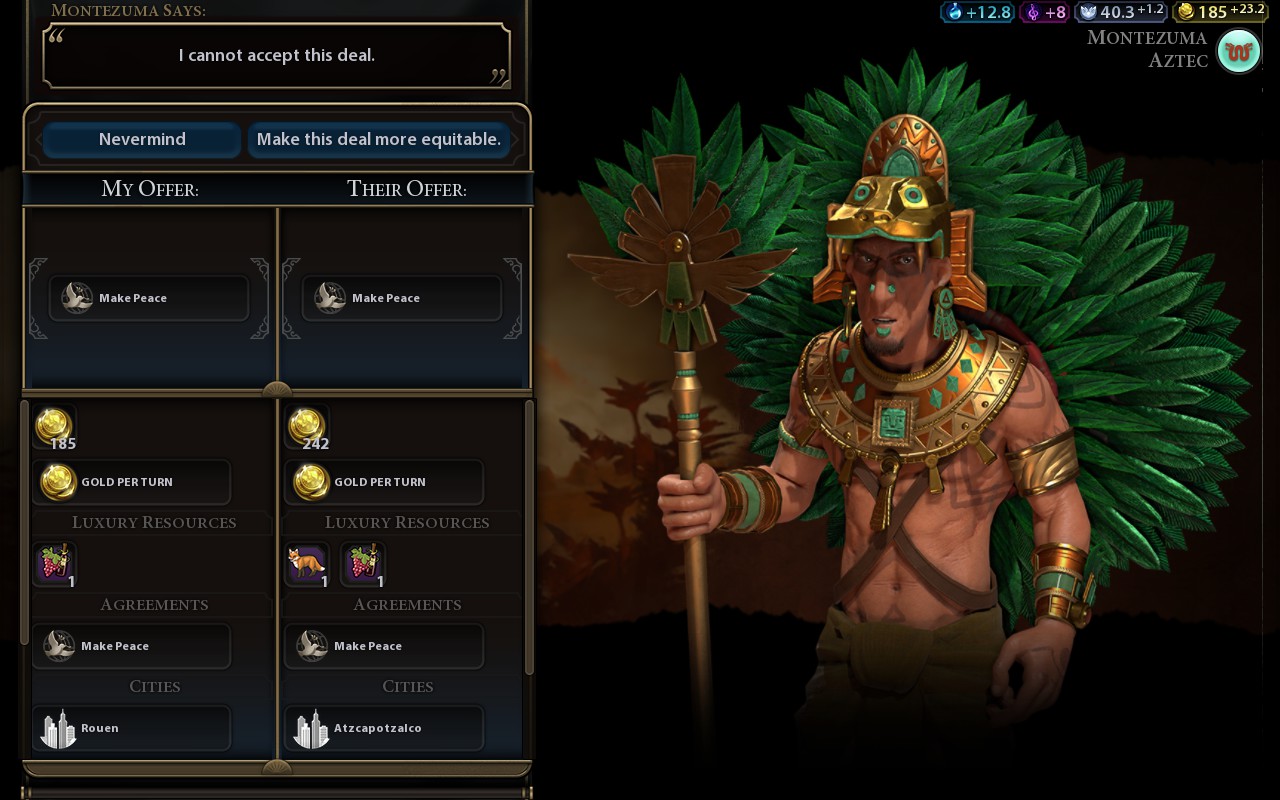Choose "Make this deal more equitable"
Screen dimensions: 1280x800
[x=378, y=140]
